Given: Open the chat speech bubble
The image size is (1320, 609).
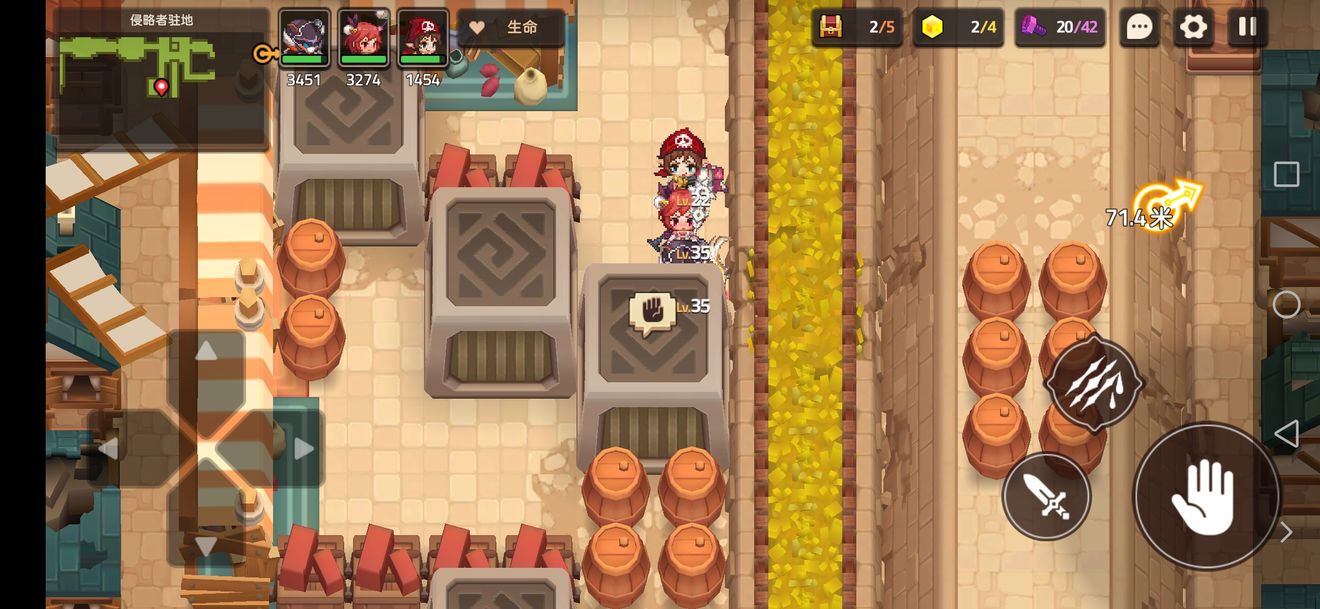Looking at the screenshot, I should tap(1139, 27).
